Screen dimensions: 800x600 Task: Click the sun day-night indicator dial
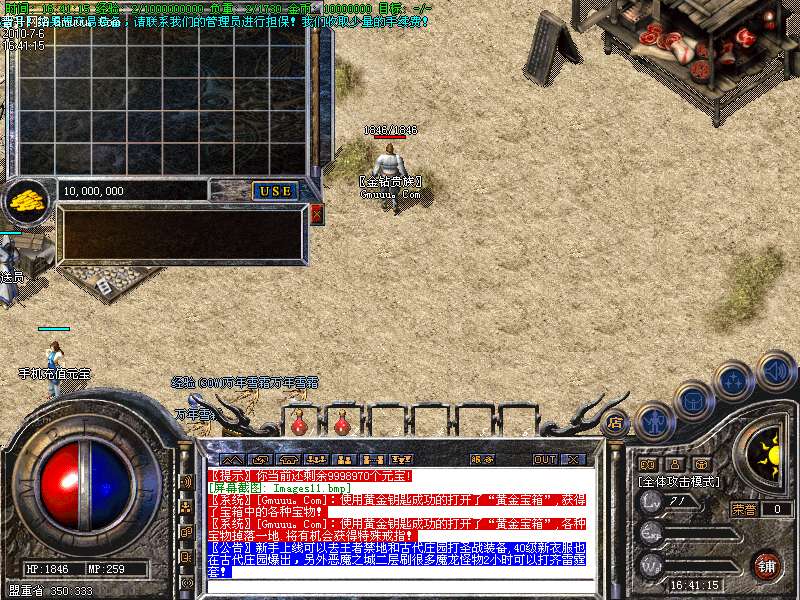click(769, 457)
